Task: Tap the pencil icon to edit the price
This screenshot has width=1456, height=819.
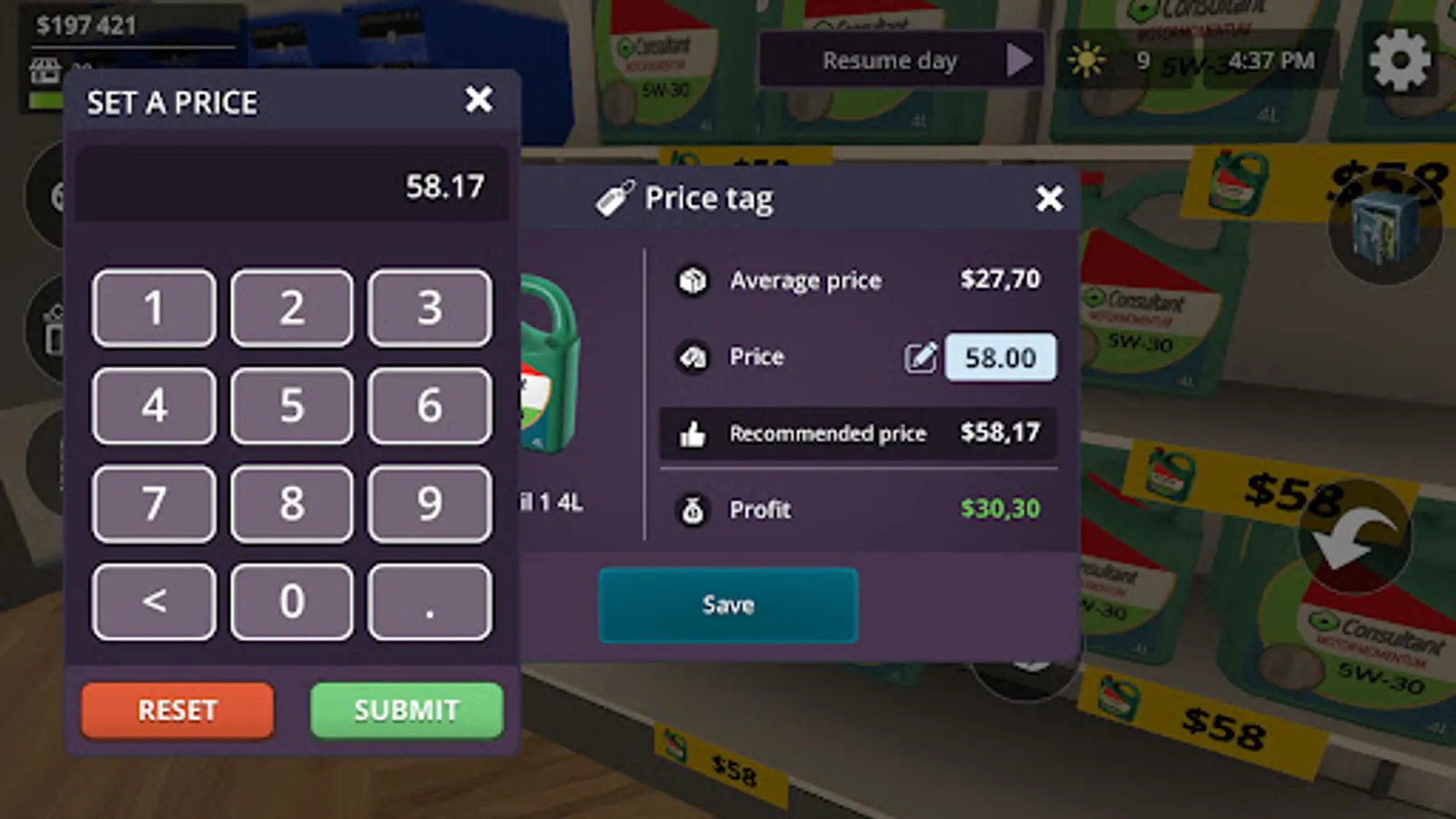Action: (920, 358)
